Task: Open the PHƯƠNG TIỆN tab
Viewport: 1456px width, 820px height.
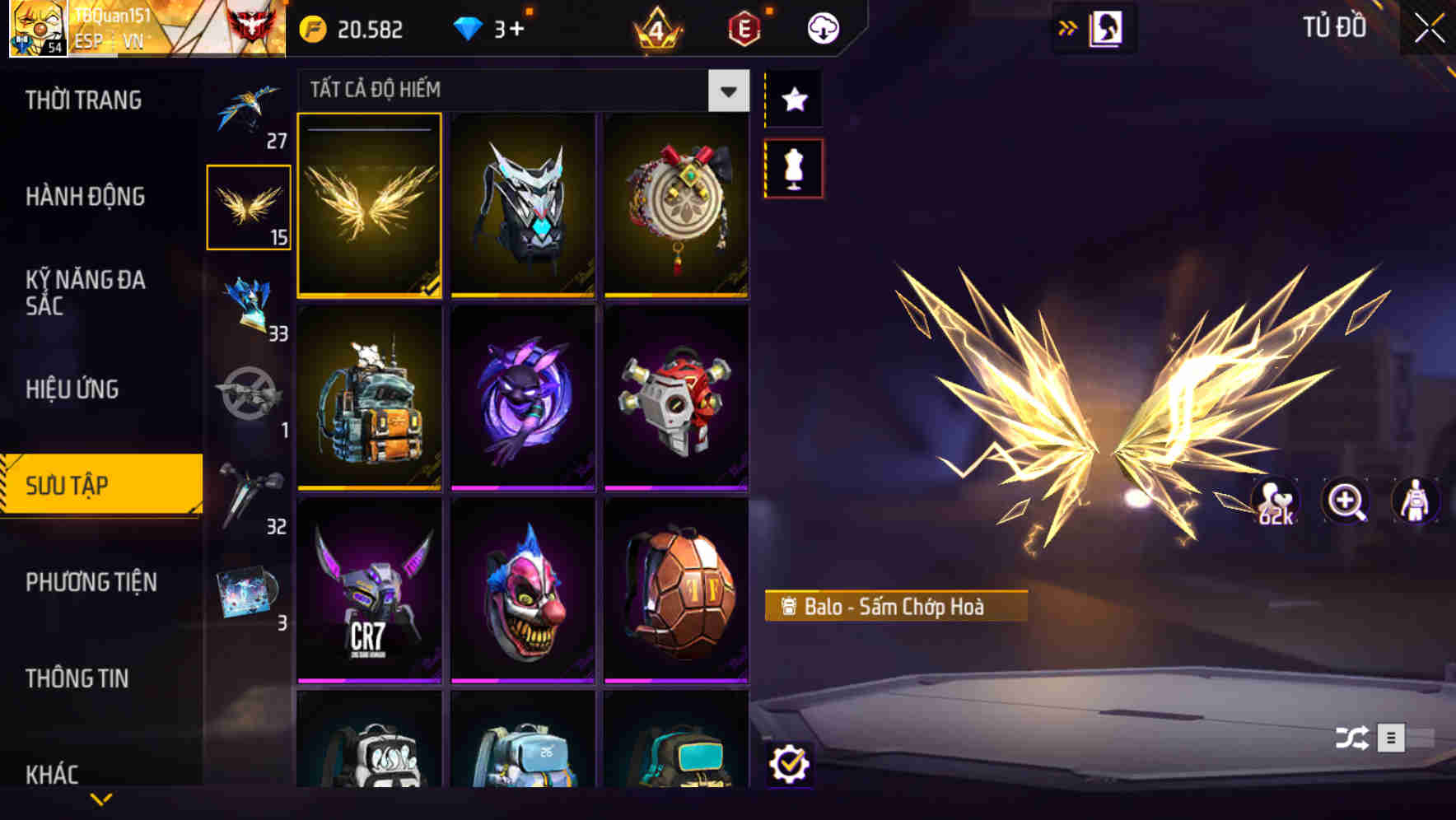Action: coord(91,582)
